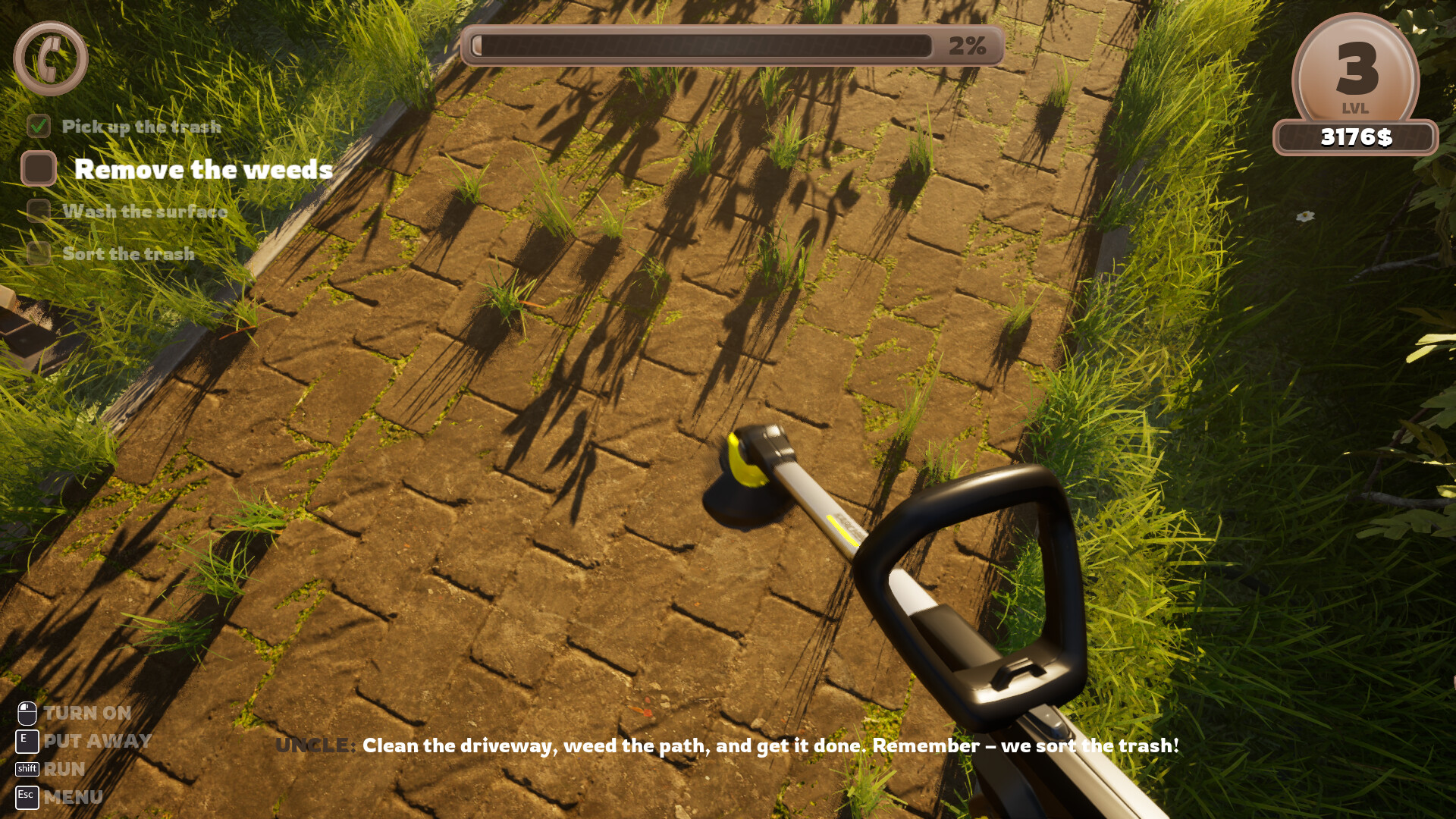The height and width of the screenshot is (819, 1456).
Task: Click the Esc key icon beside MENU
Action: 26,797
